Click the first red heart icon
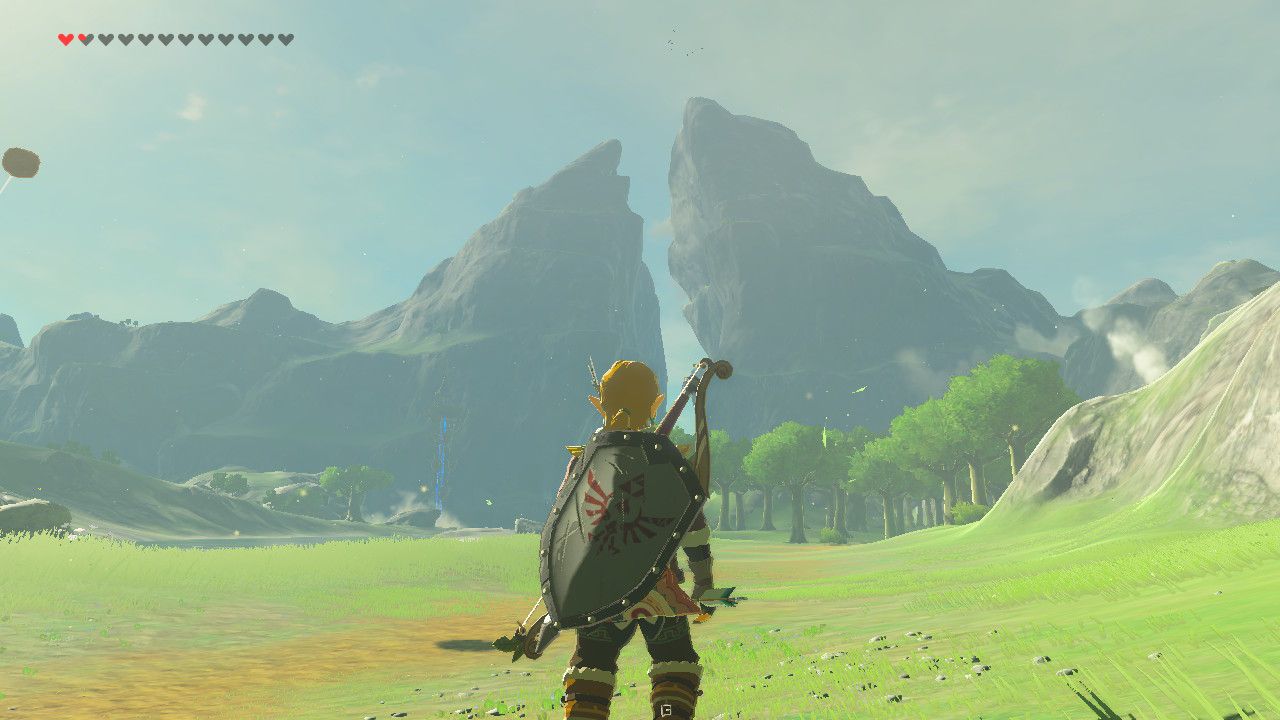Image resolution: width=1280 pixels, height=720 pixels. 65,40
